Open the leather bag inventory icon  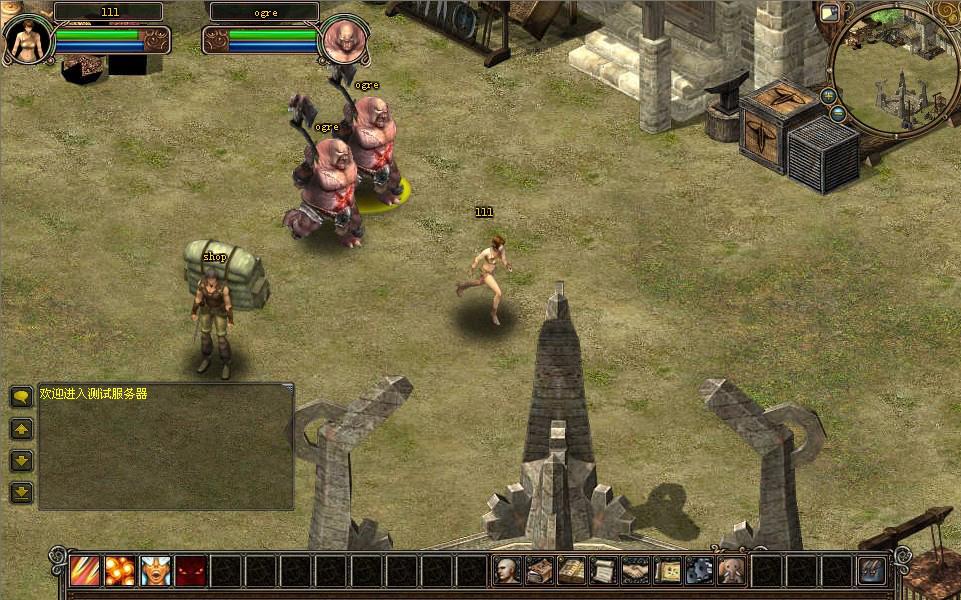pos(540,571)
